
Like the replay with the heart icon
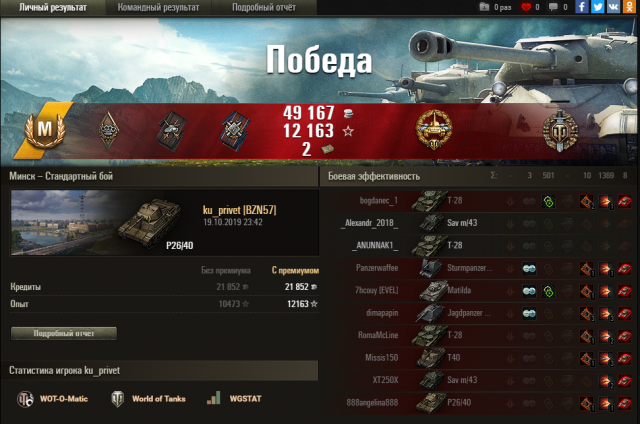coord(524,7)
